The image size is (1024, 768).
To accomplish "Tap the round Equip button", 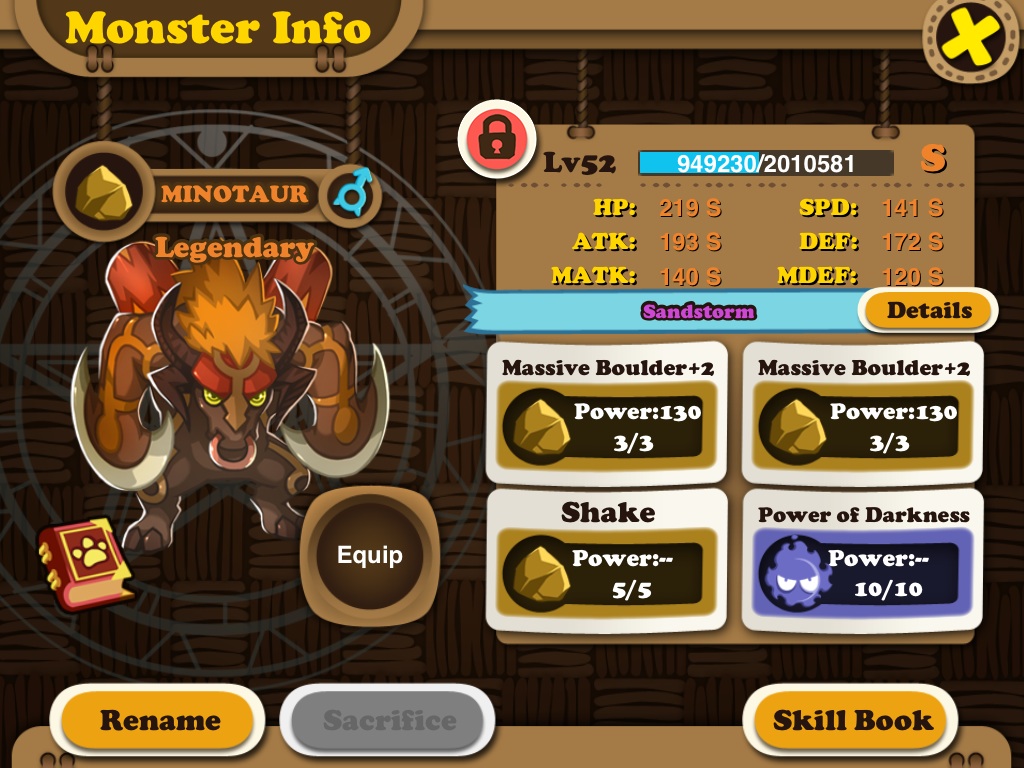I will [369, 555].
